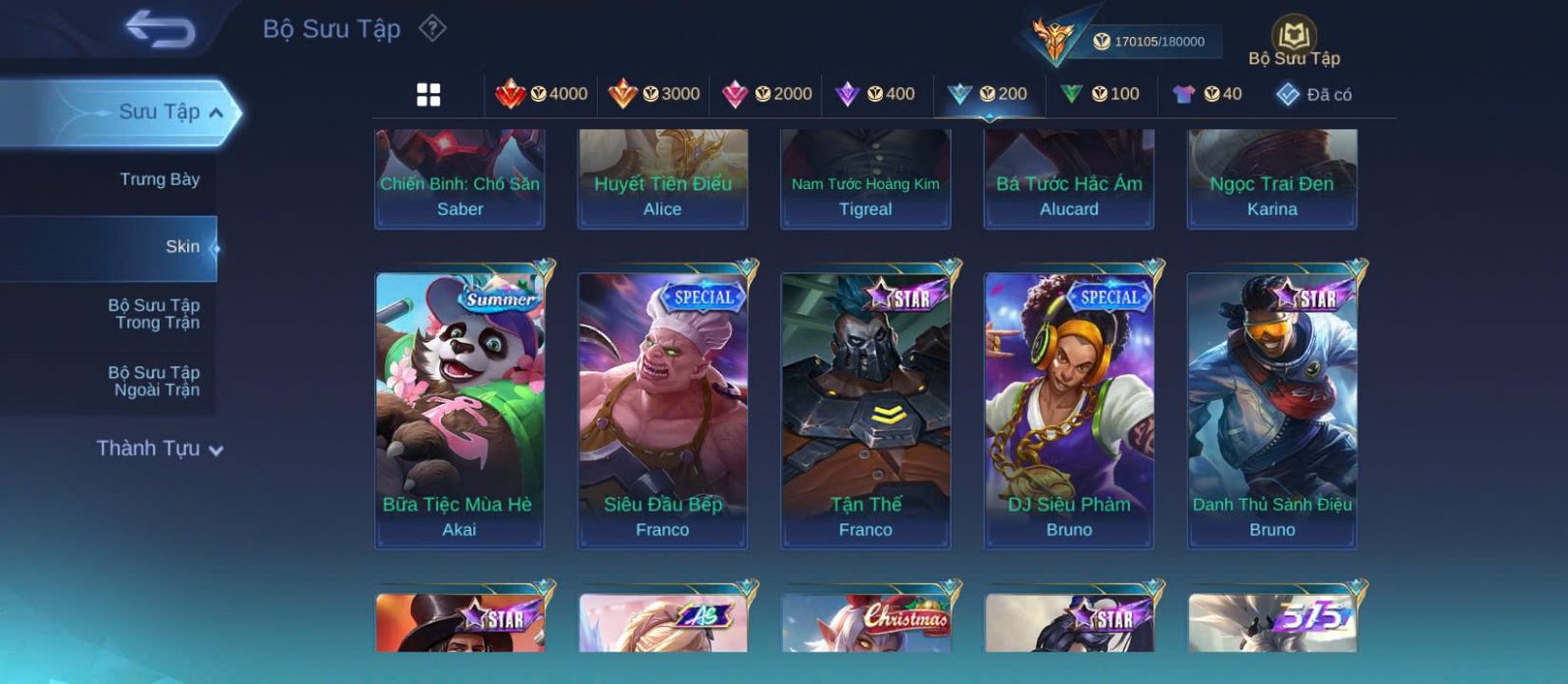Switch to the 3000 tier tab

pyautogui.click(x=654, y=94)
